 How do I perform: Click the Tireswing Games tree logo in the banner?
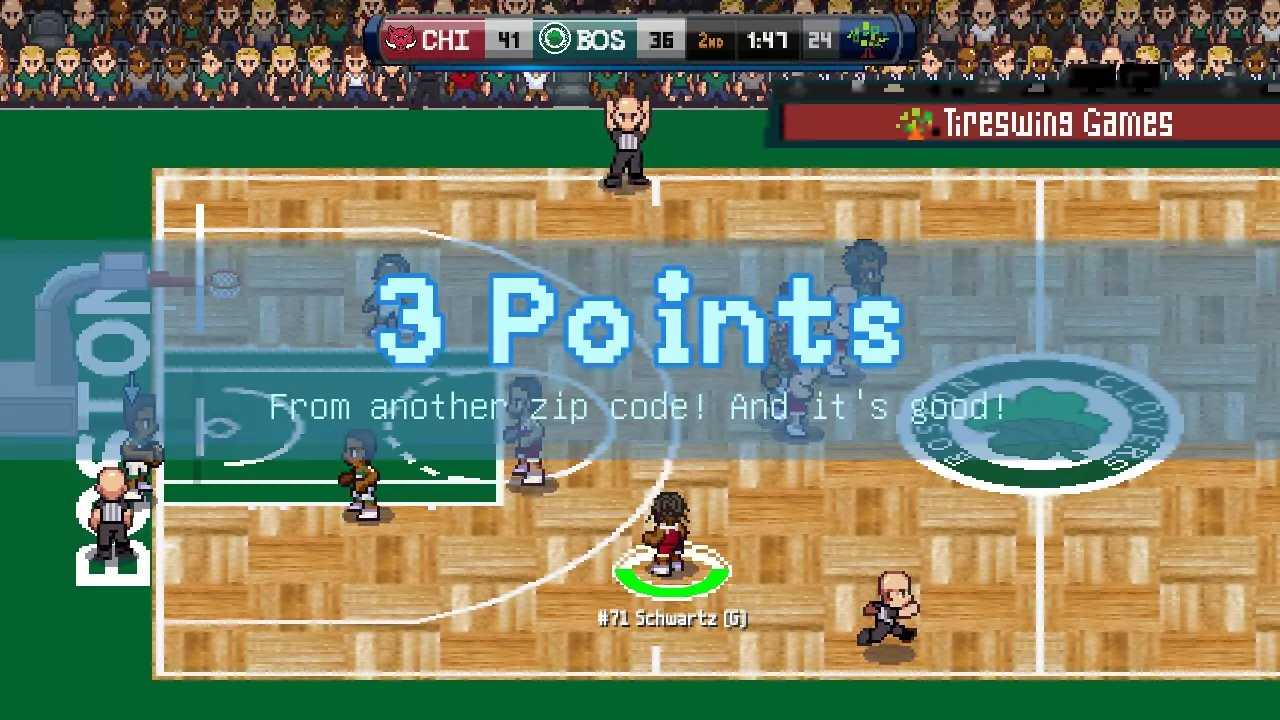coord(915,123)
